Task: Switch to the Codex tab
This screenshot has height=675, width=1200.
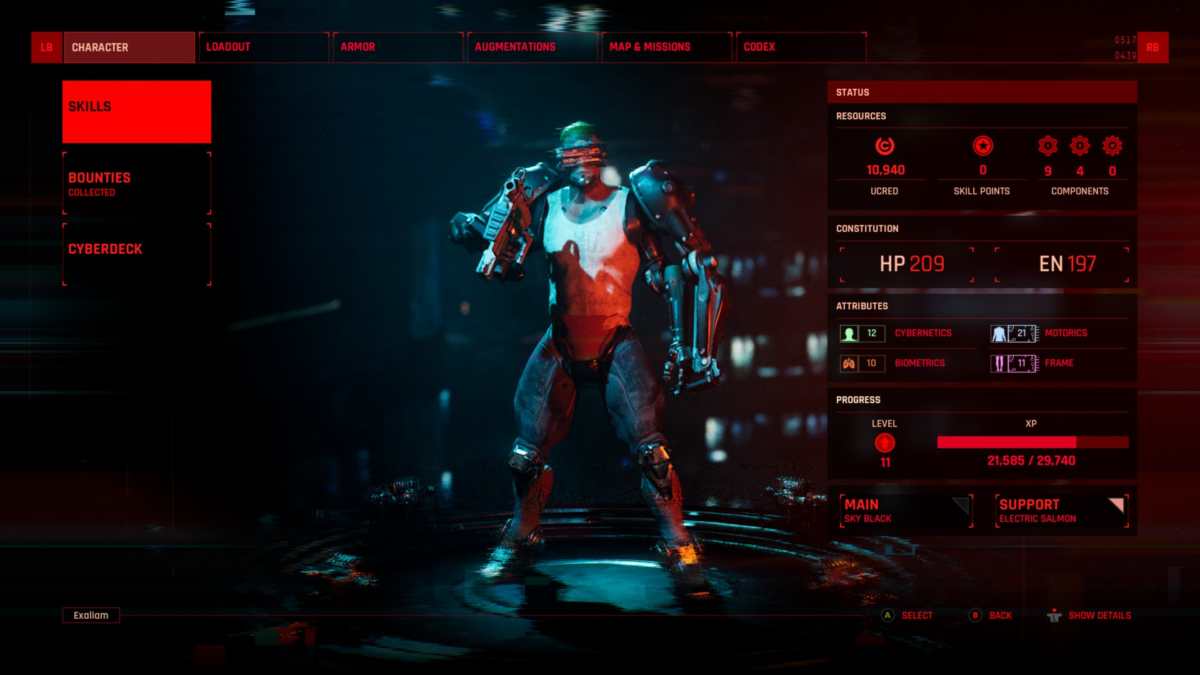Action: 800,47
